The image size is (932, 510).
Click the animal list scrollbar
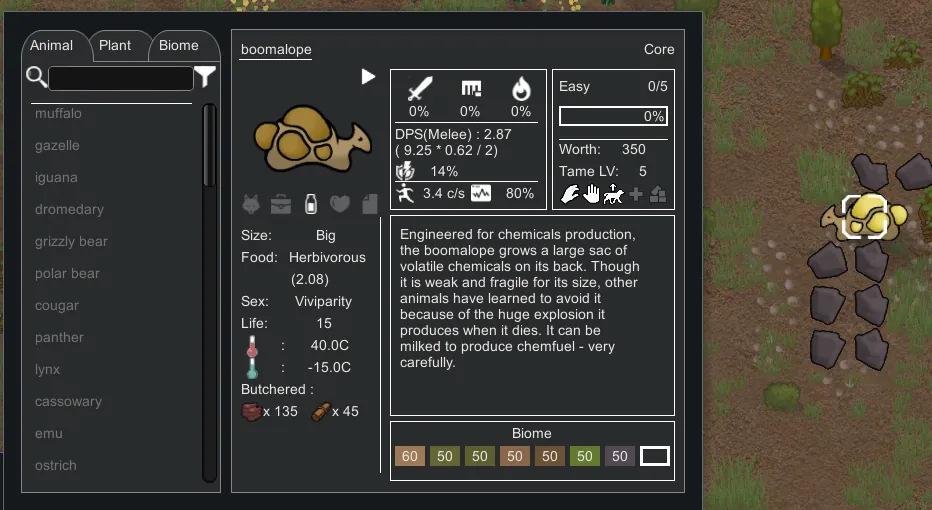coord(209,146)
